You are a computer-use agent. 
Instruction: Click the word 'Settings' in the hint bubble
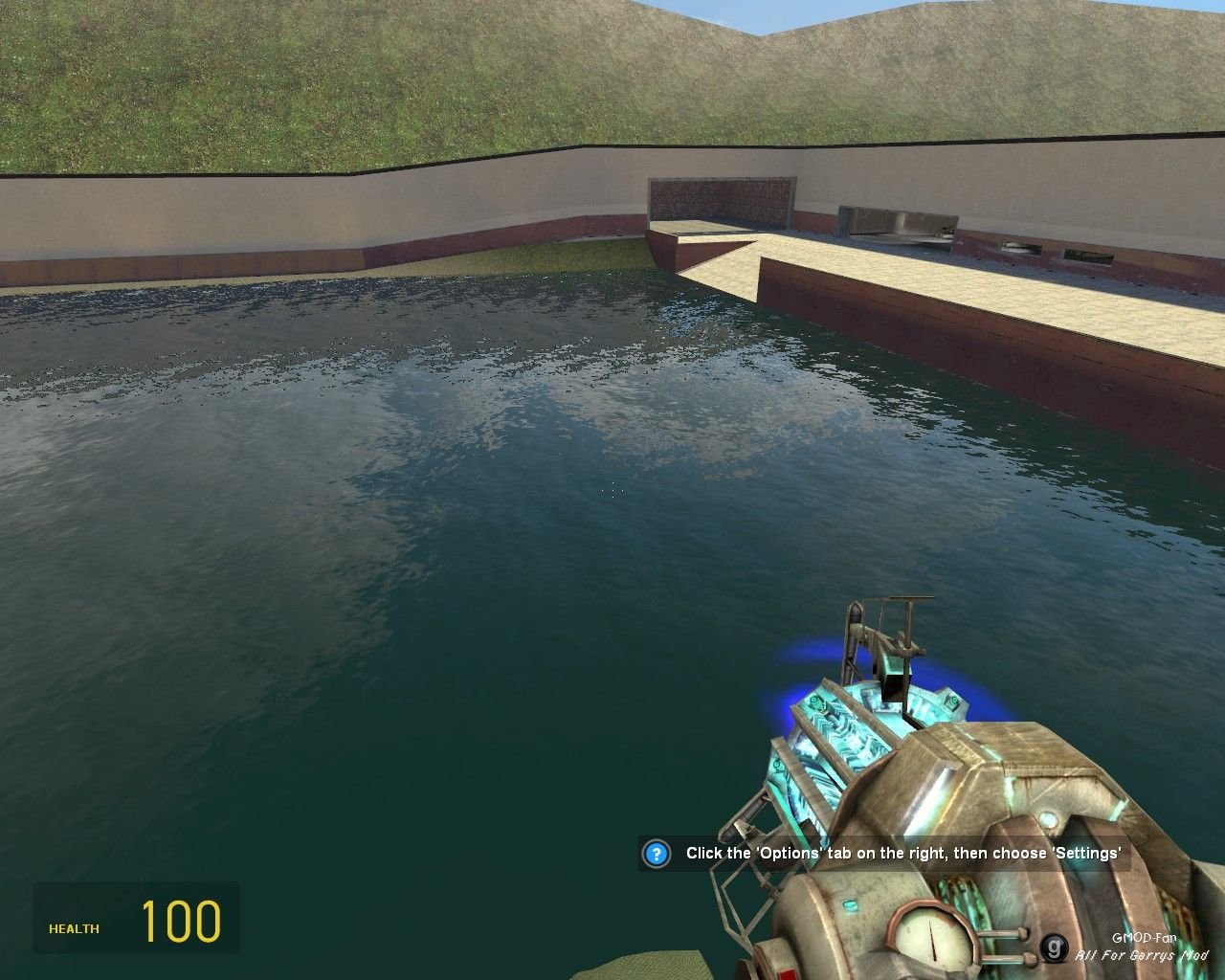click(x=1085, y=854)
